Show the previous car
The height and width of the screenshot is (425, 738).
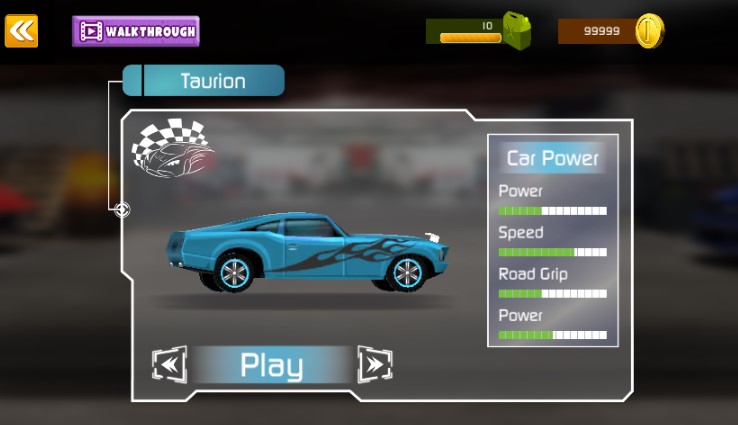(x=169, y=365)
